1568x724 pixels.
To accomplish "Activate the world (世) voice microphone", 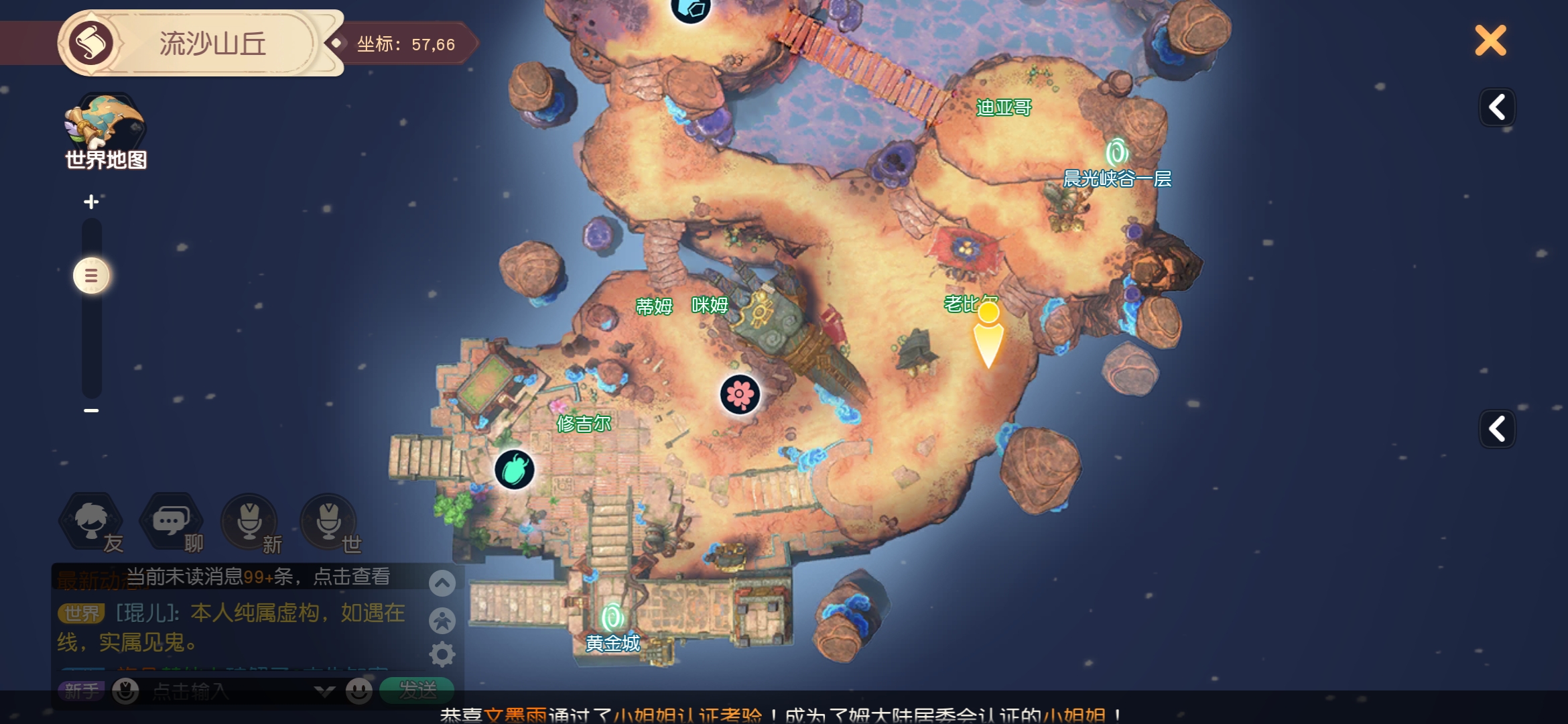I will point(328,522).
